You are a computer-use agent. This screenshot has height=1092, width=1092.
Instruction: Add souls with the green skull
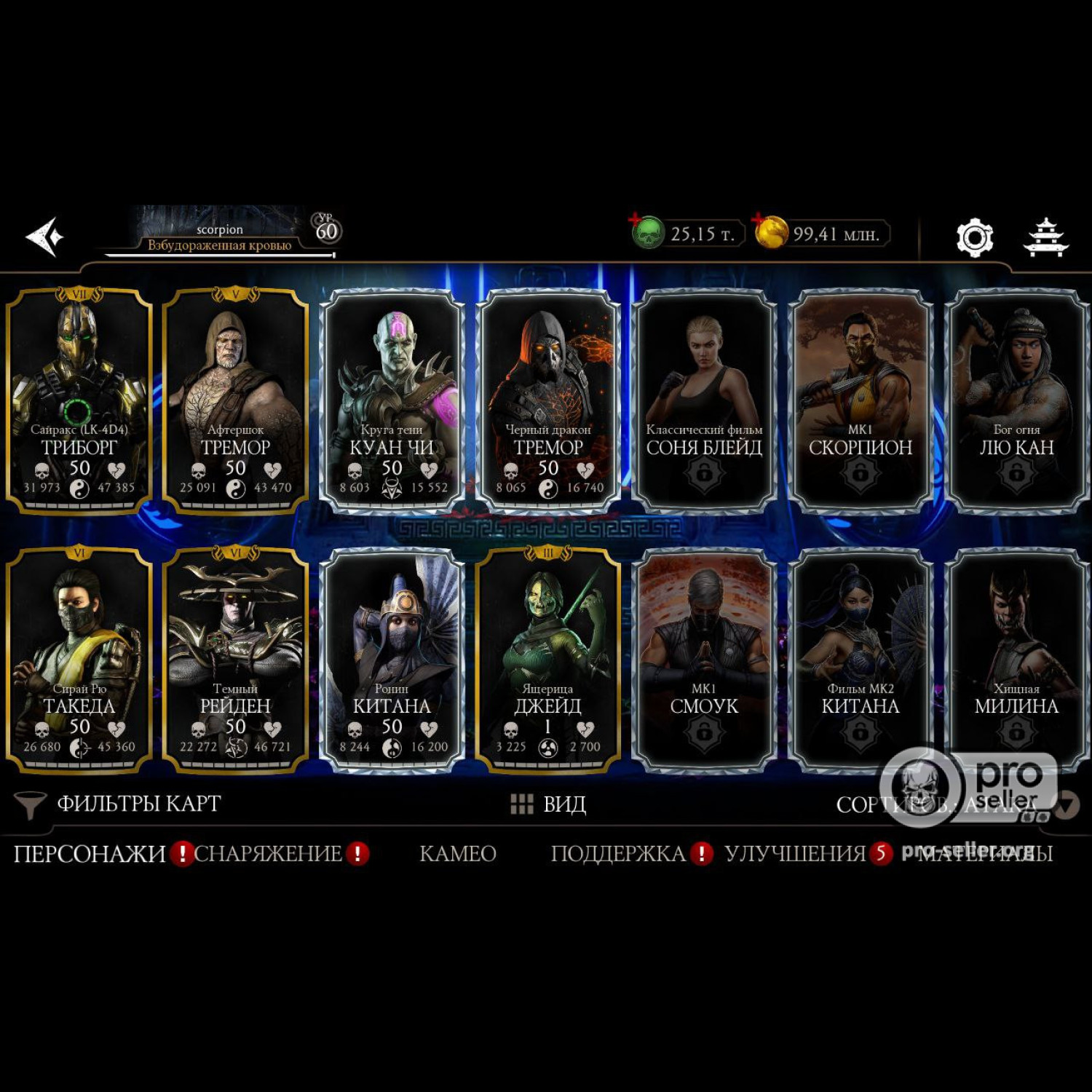646,233
